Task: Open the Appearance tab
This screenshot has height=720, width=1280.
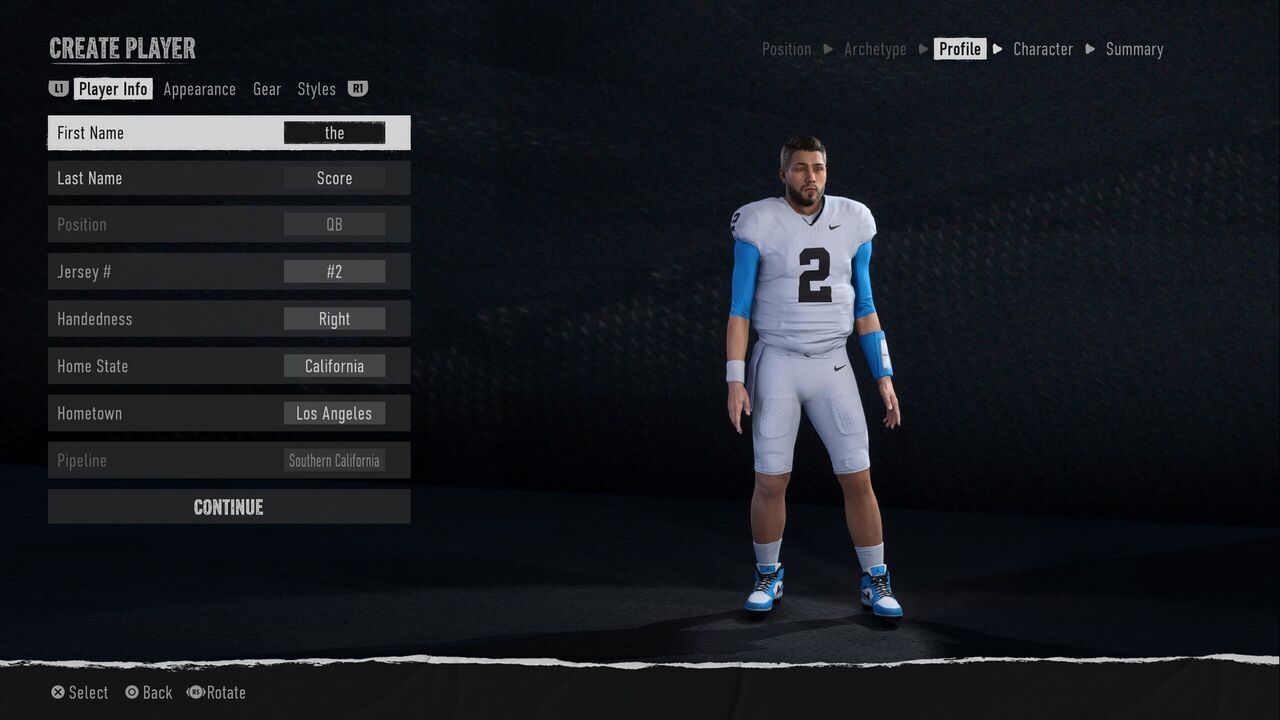Action: [x=199, y=89]
